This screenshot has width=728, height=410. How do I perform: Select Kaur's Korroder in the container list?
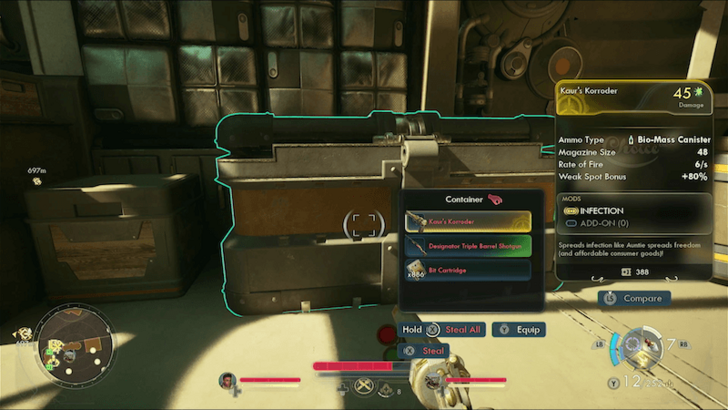click(467, 221)
